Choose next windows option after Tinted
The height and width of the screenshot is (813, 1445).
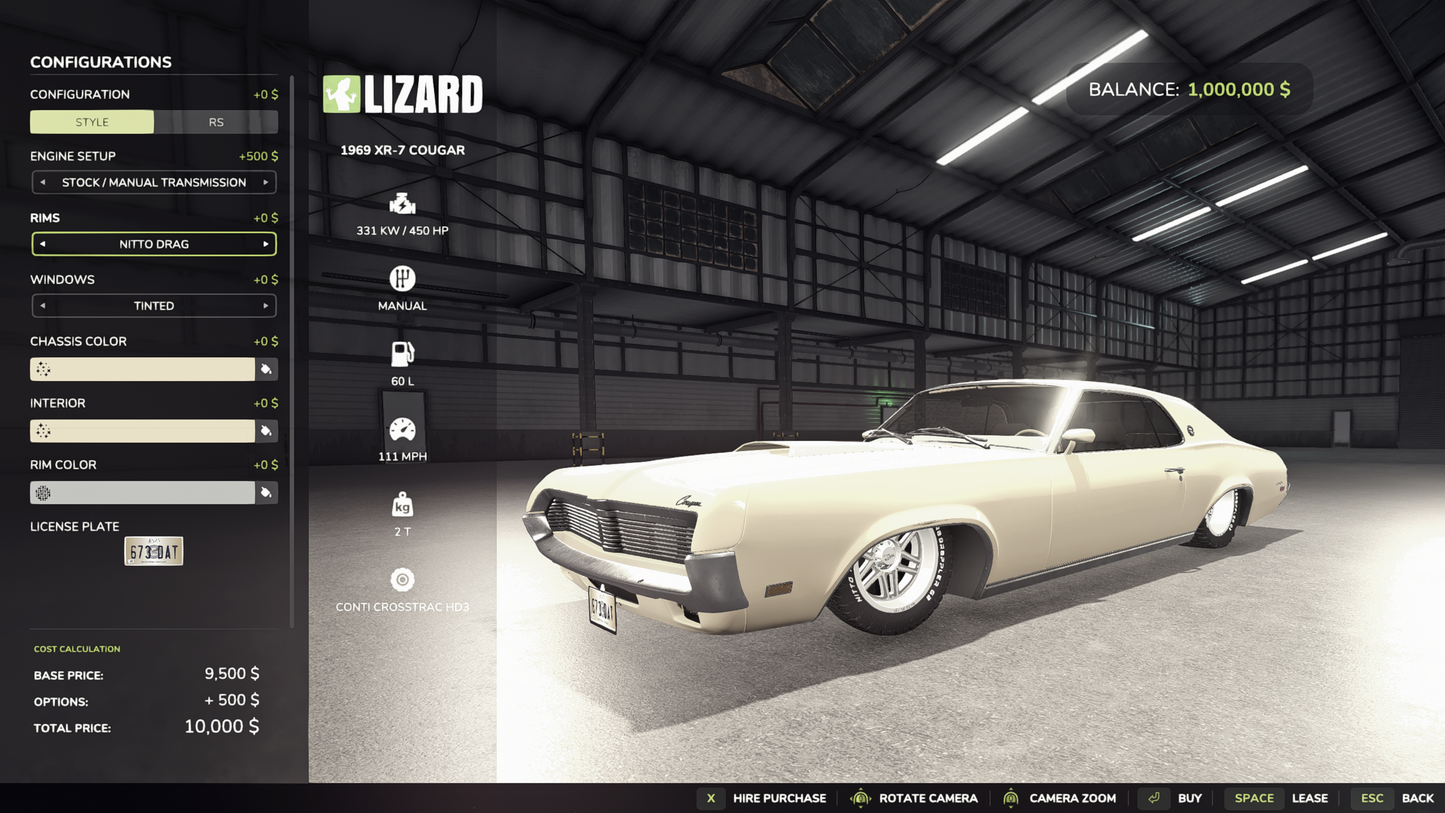(266, 306)
